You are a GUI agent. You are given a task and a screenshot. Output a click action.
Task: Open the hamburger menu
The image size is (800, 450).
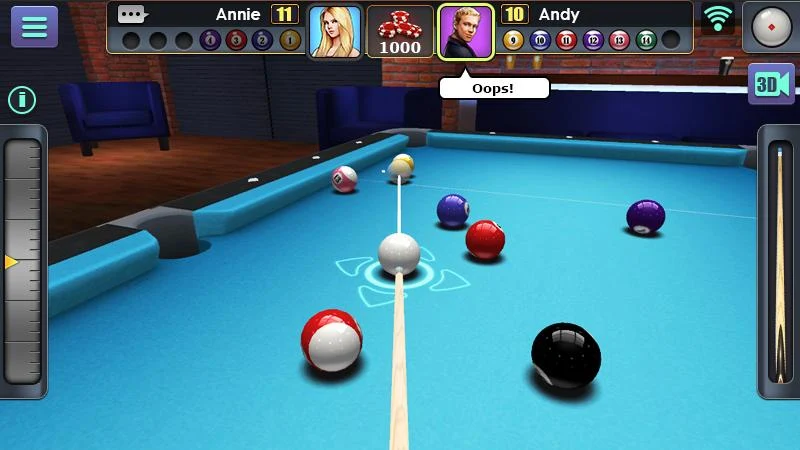click(x=34, y=27)
